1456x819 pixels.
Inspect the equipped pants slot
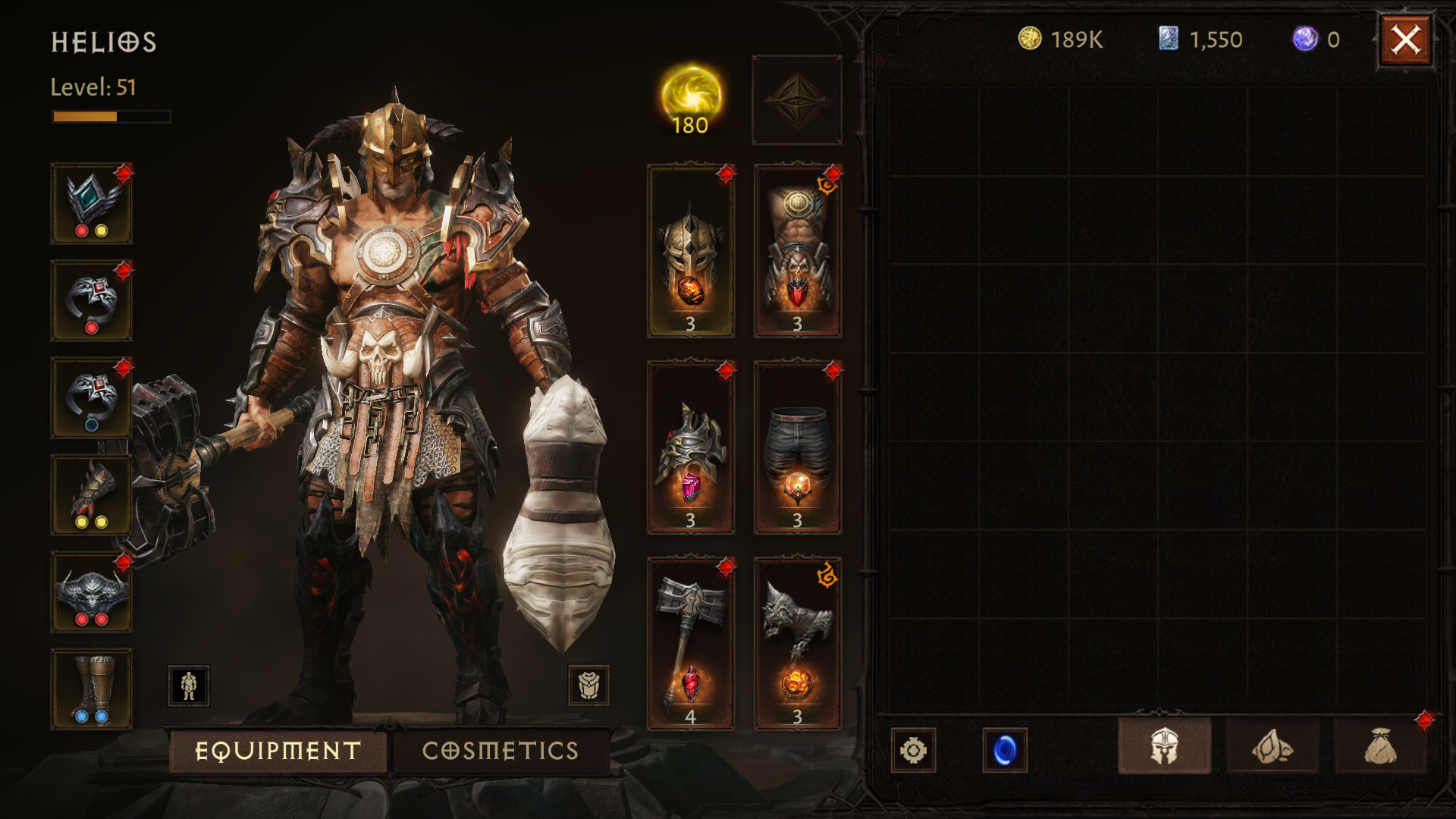797,447
